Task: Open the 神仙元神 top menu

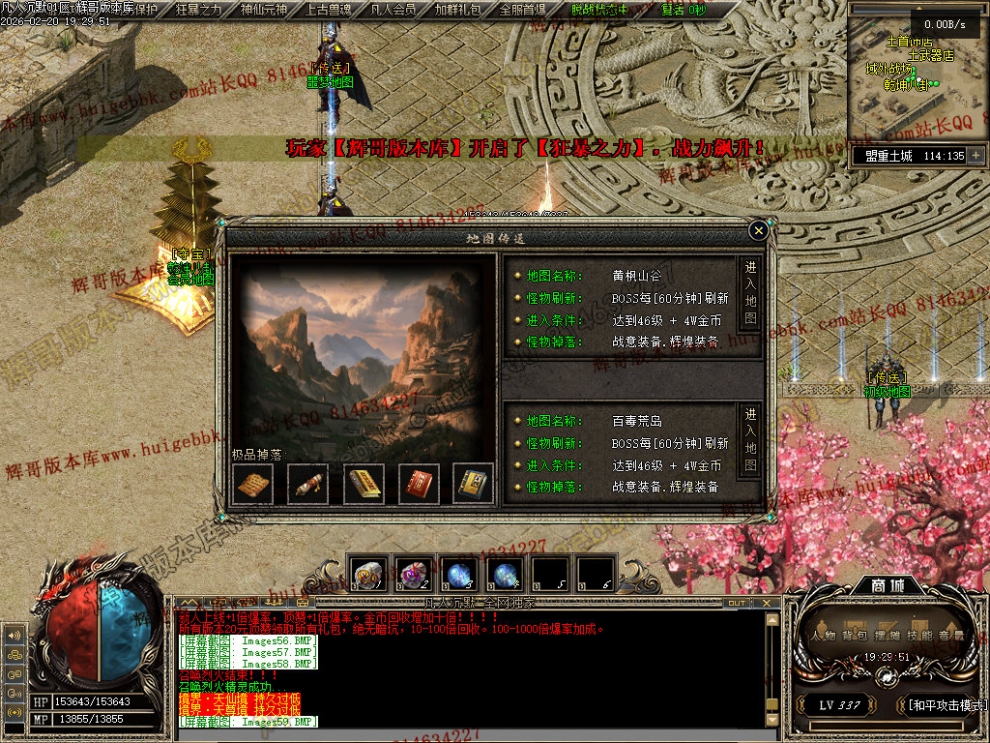Action: point(264,9)
